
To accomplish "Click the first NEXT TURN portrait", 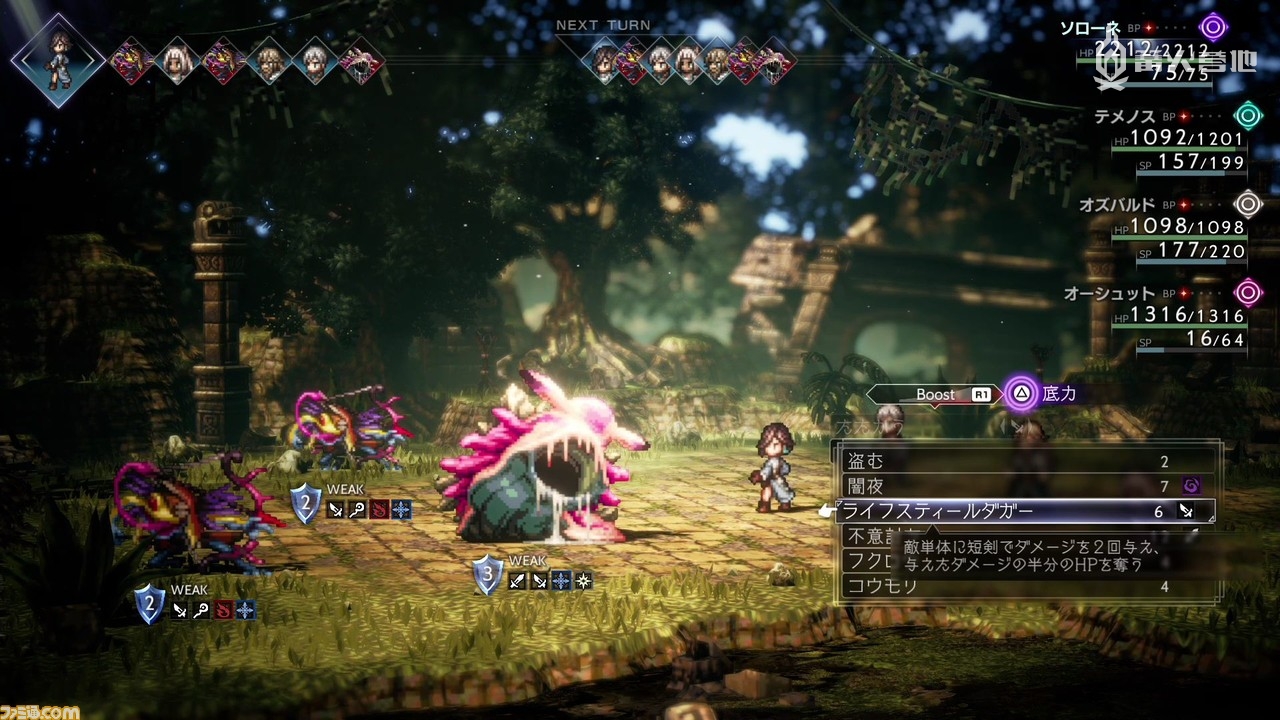I will (603, 62).
